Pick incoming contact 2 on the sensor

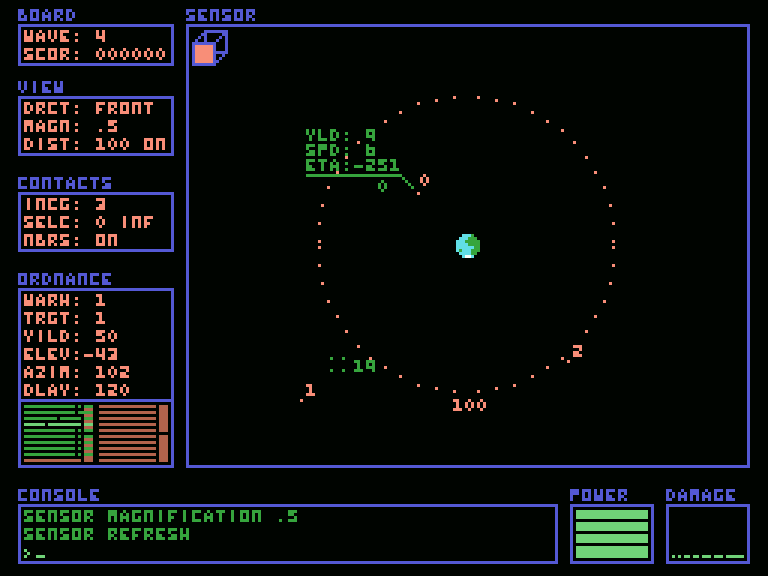point(577,351)
